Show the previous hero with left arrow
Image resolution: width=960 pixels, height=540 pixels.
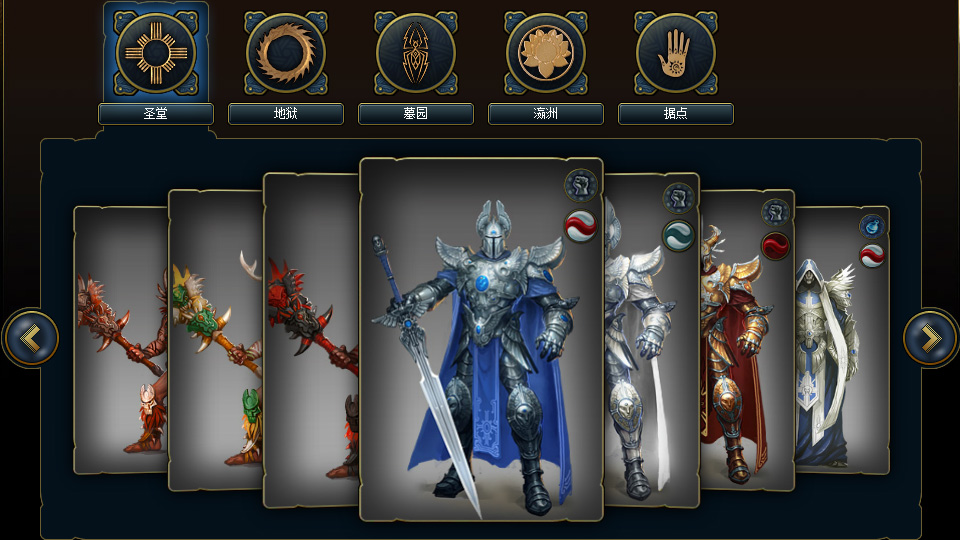click(31, 338)
